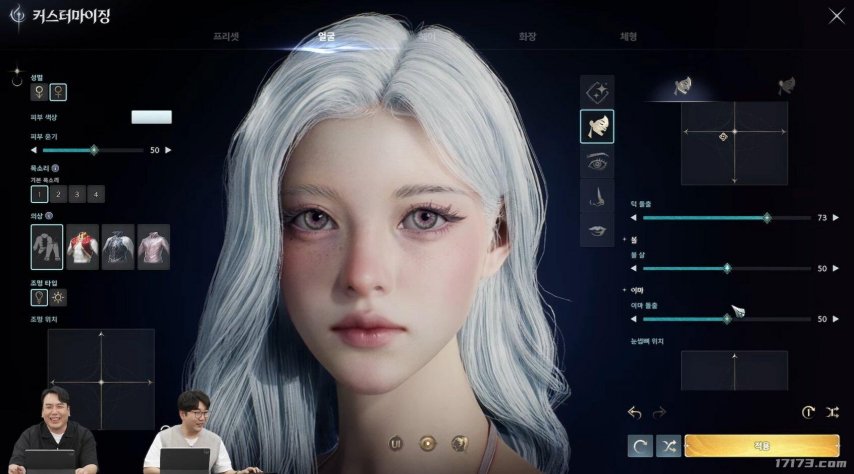
Task: Close the customization screen
Action: (x=836, y=15)
